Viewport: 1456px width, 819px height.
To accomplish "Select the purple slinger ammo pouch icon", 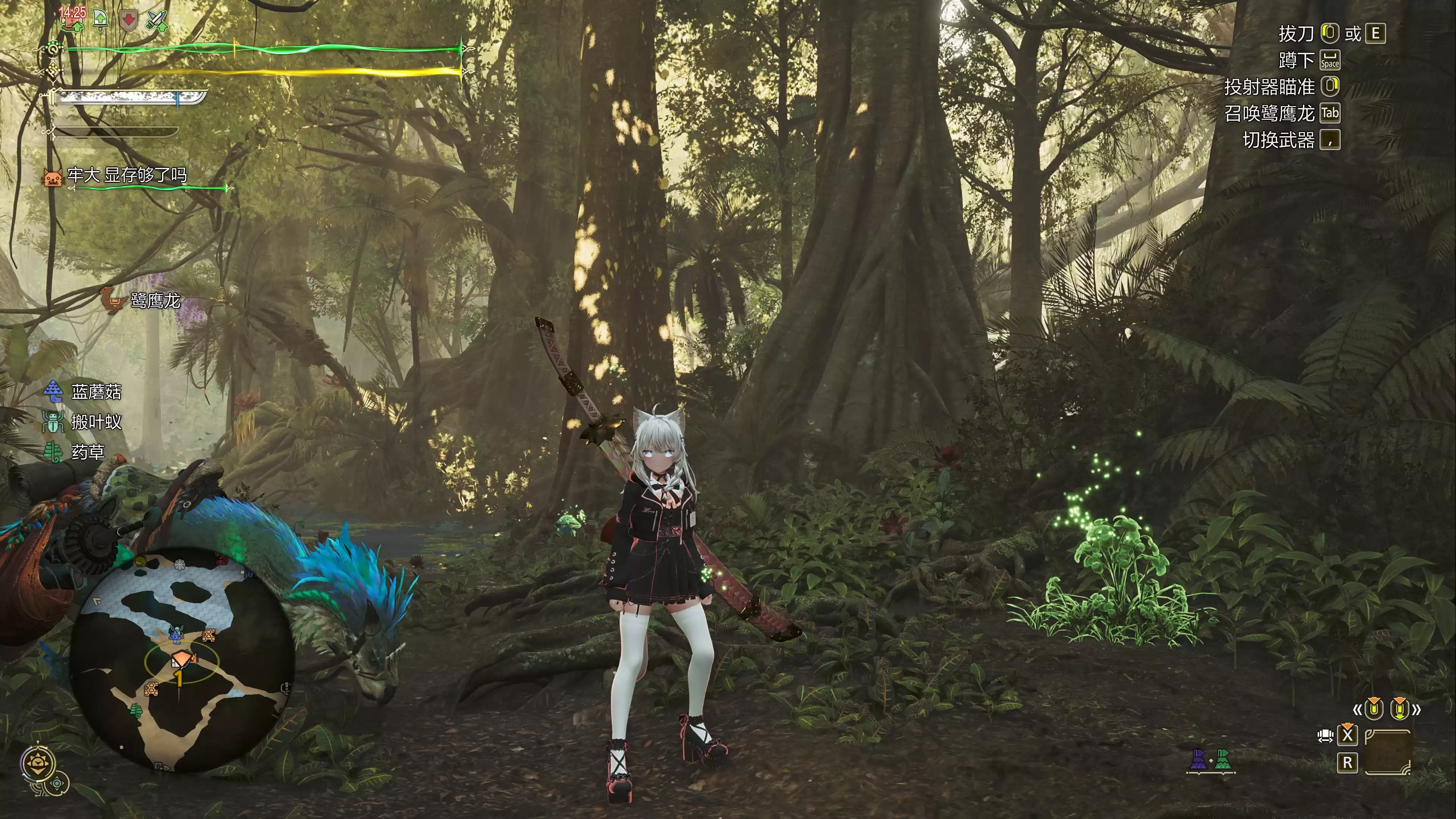I will (1197, 759).
